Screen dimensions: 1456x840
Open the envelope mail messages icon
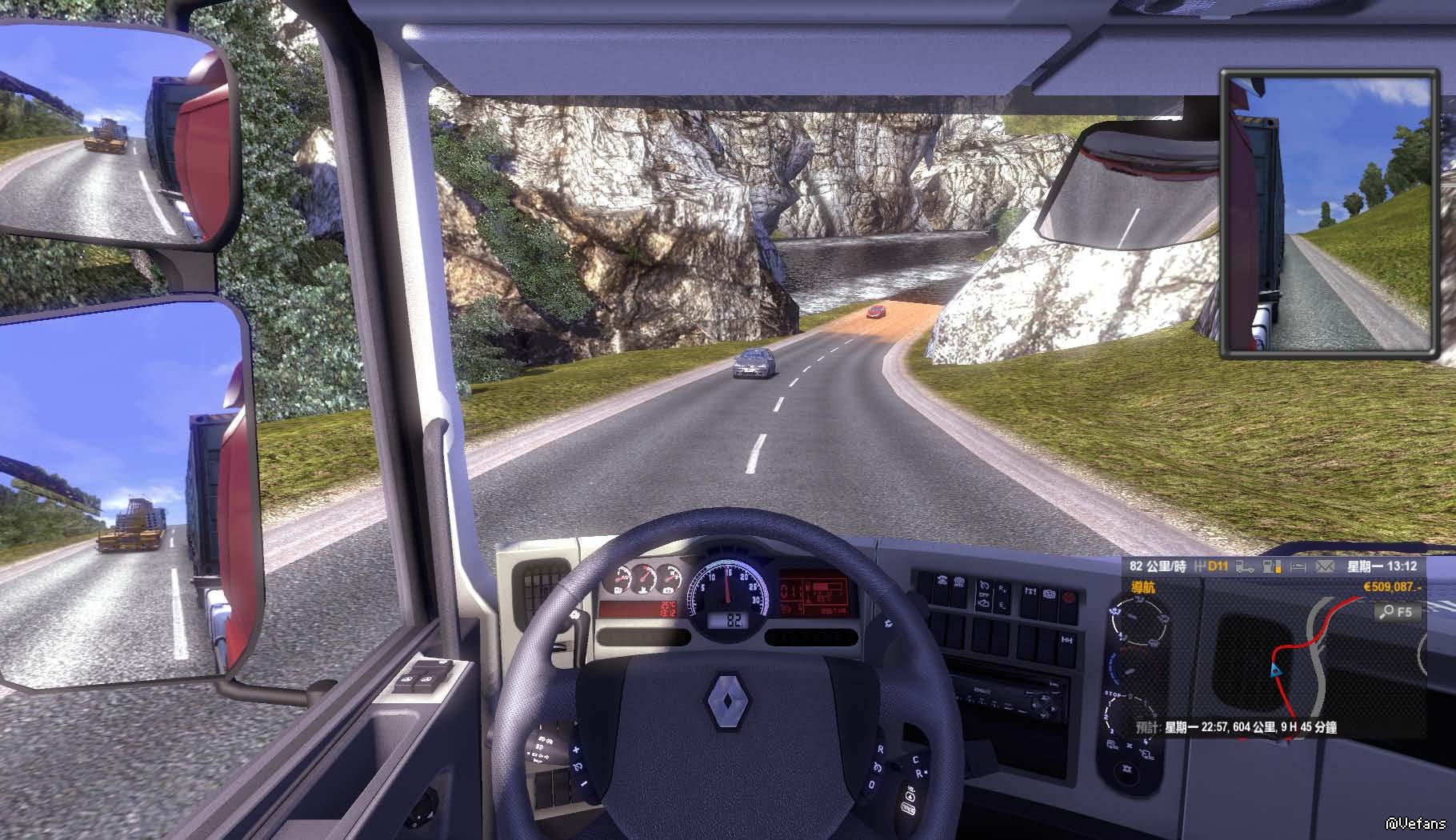pos(1325,567)
